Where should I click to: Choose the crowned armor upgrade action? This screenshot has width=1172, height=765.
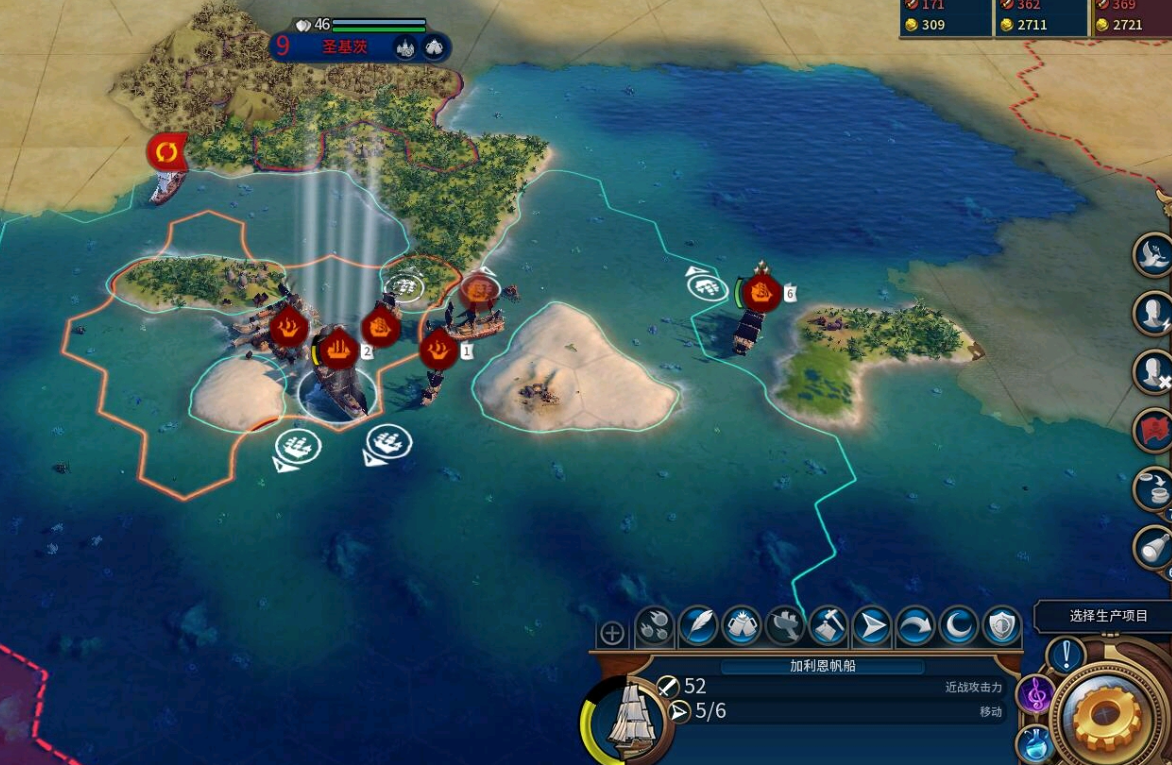tap(741, 627)
